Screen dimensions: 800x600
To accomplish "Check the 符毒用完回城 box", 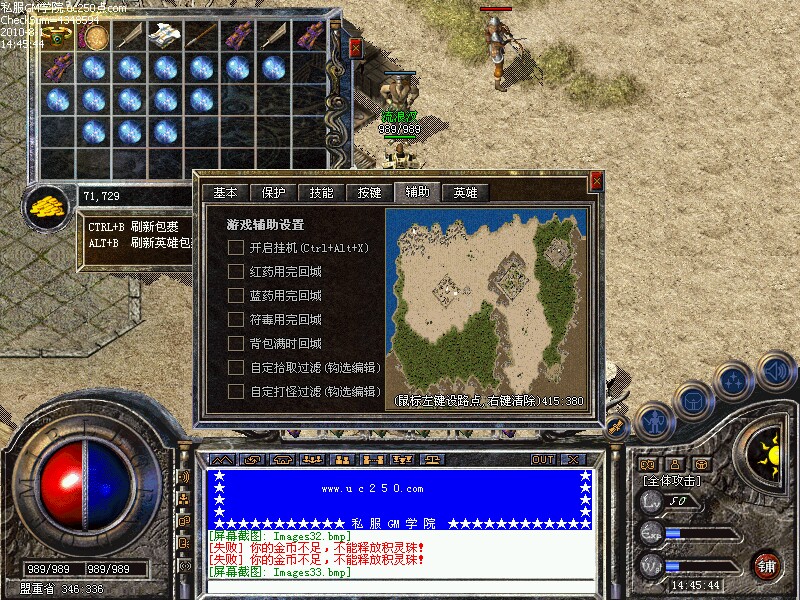I will tap(236, 319).
